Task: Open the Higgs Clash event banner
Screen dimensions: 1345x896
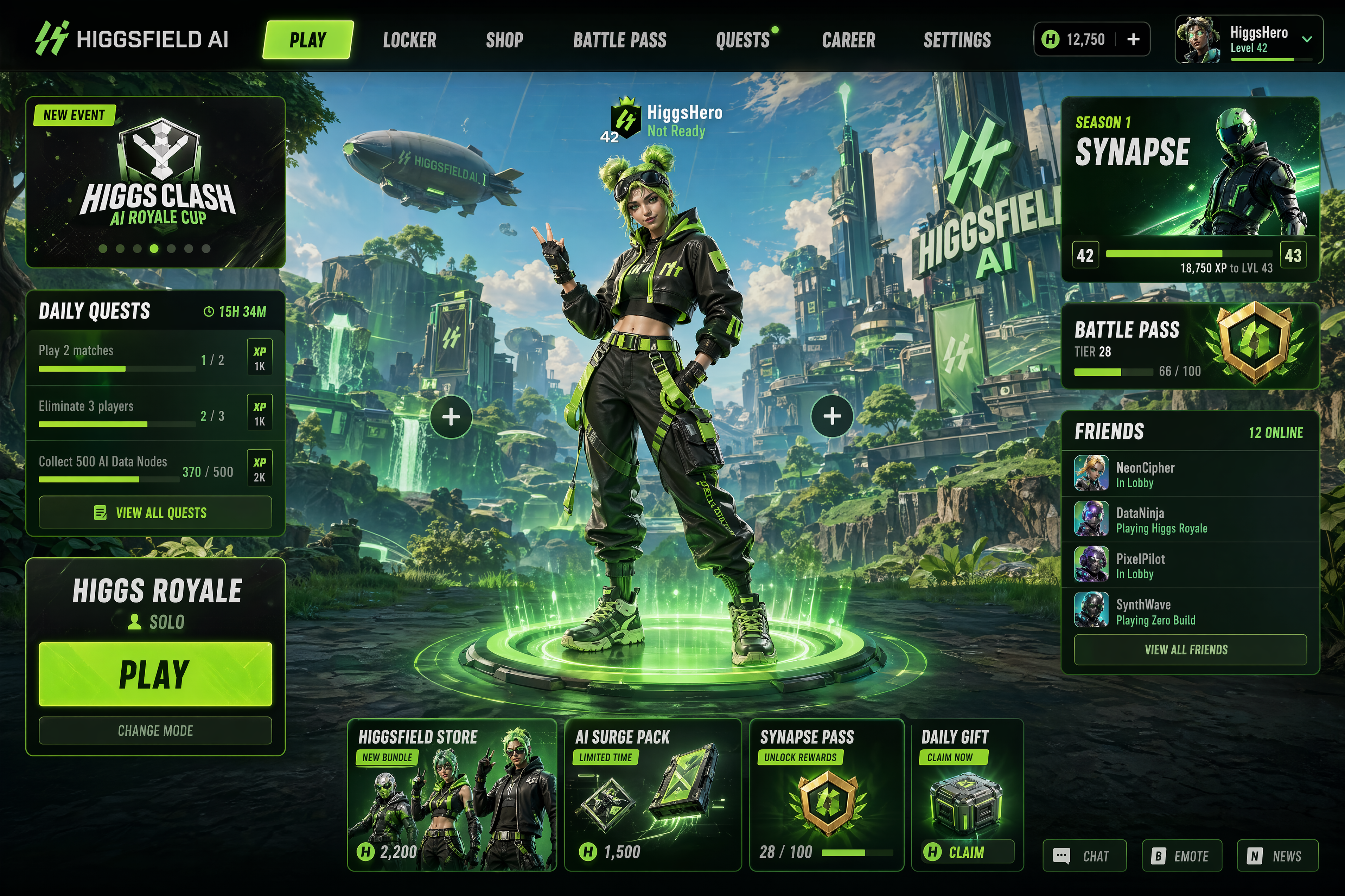Action: pos(155,182)
